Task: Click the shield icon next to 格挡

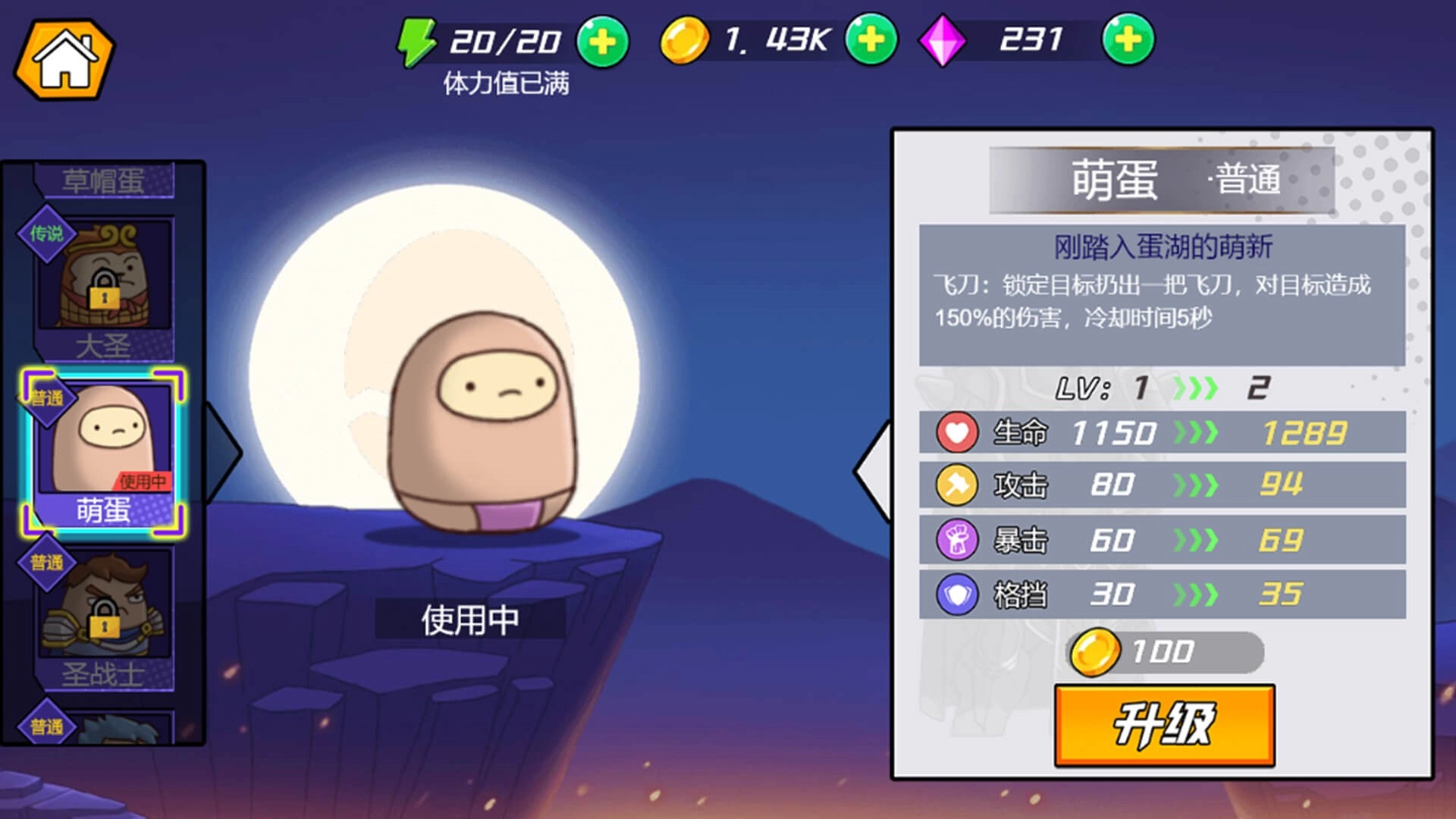Action: point(957,595)
